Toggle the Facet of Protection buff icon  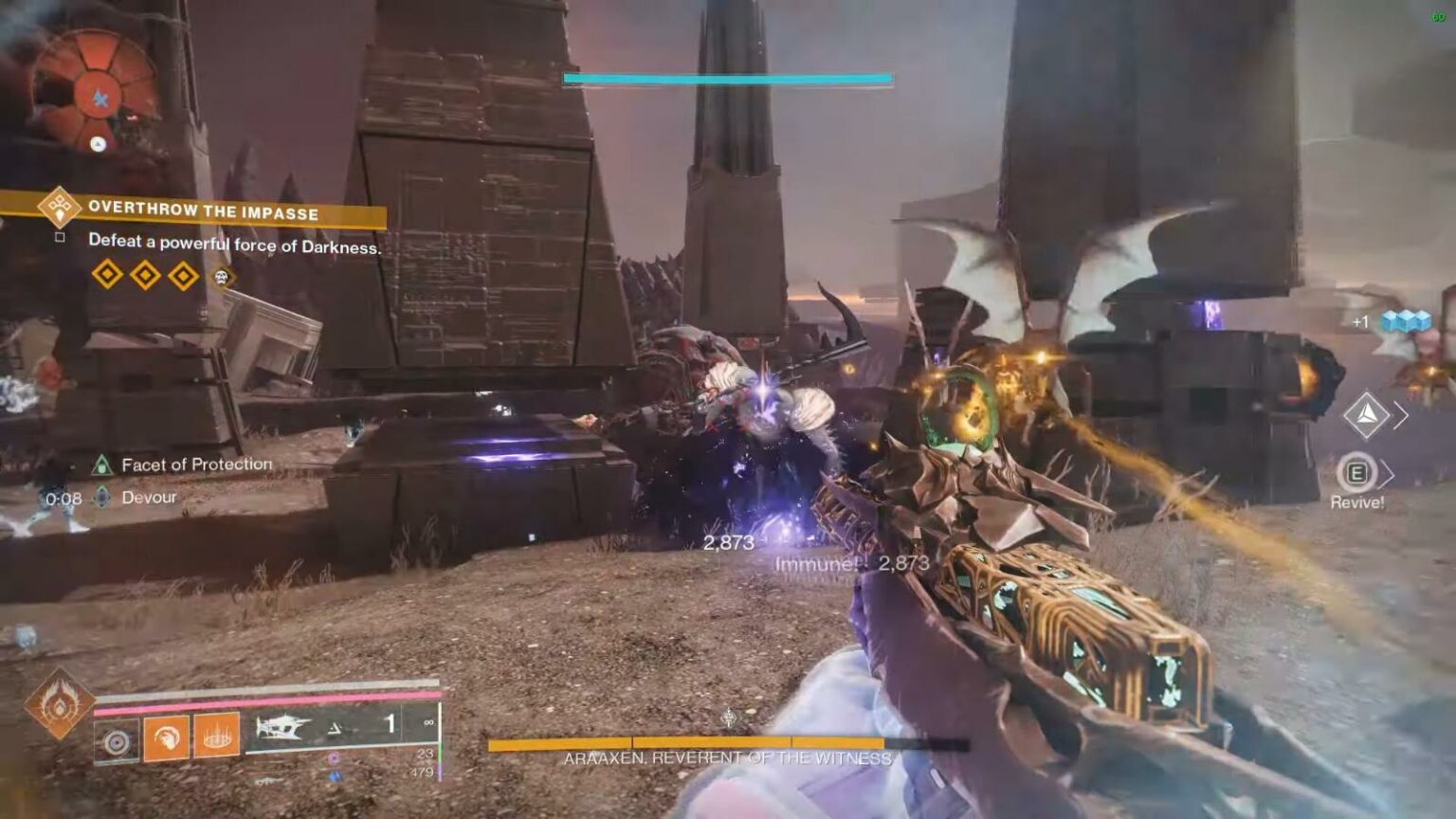102,465
